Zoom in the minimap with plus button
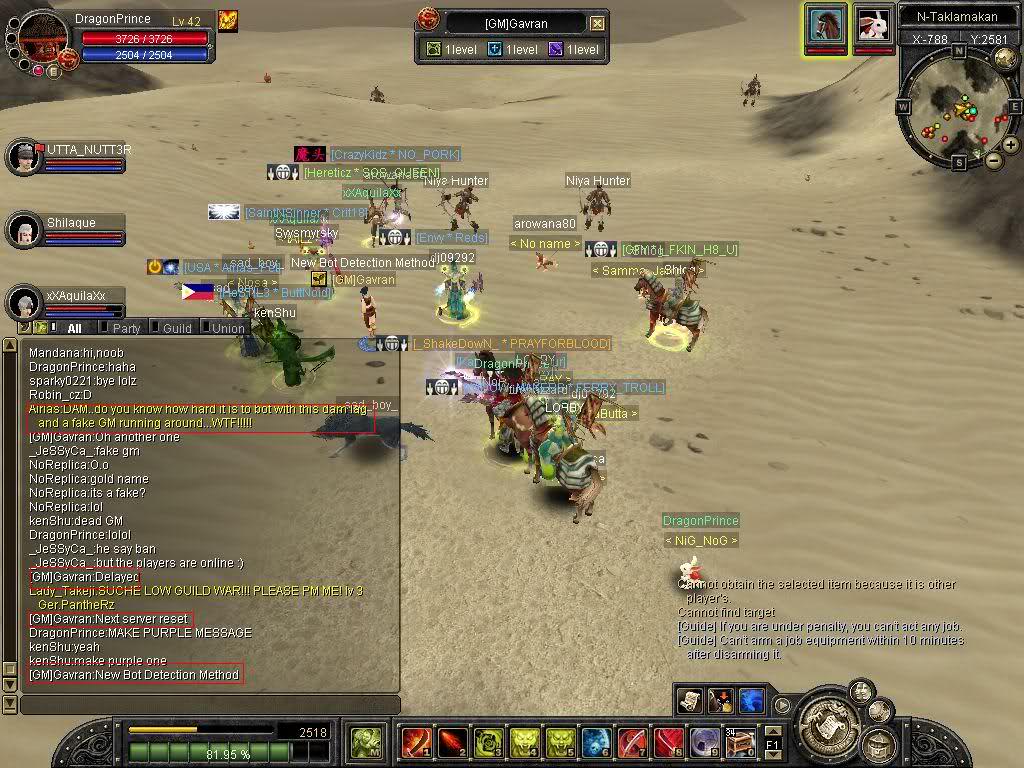 pyautogui.click(x=1011, y=145)
